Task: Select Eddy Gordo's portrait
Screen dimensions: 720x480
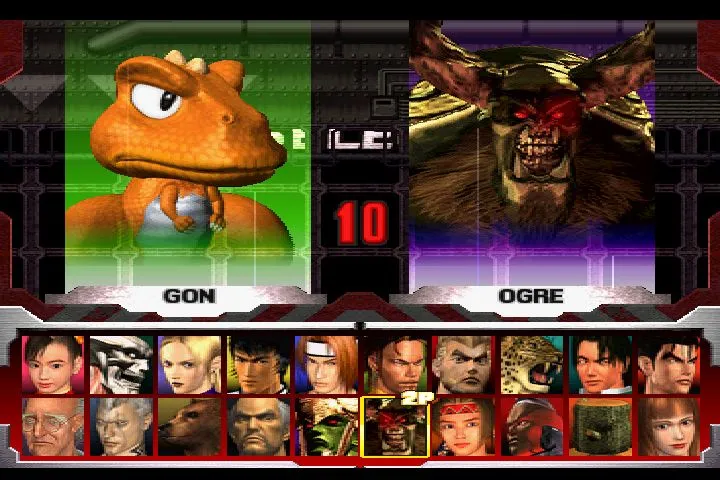Action: pyautogui.click(x=394, y=364)
